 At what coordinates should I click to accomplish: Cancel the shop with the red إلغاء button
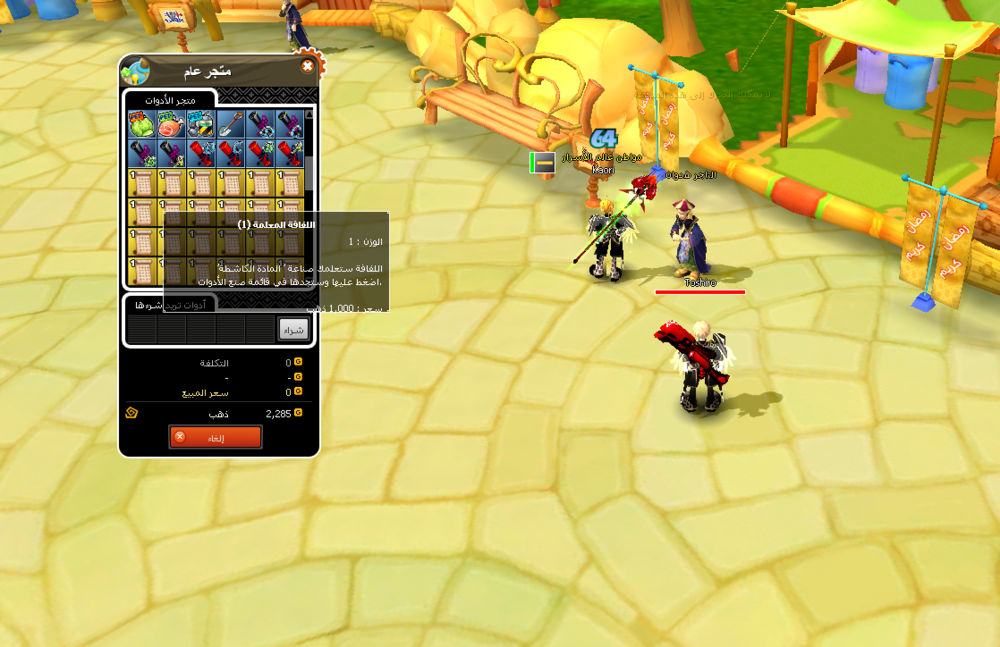pos(215,437)
